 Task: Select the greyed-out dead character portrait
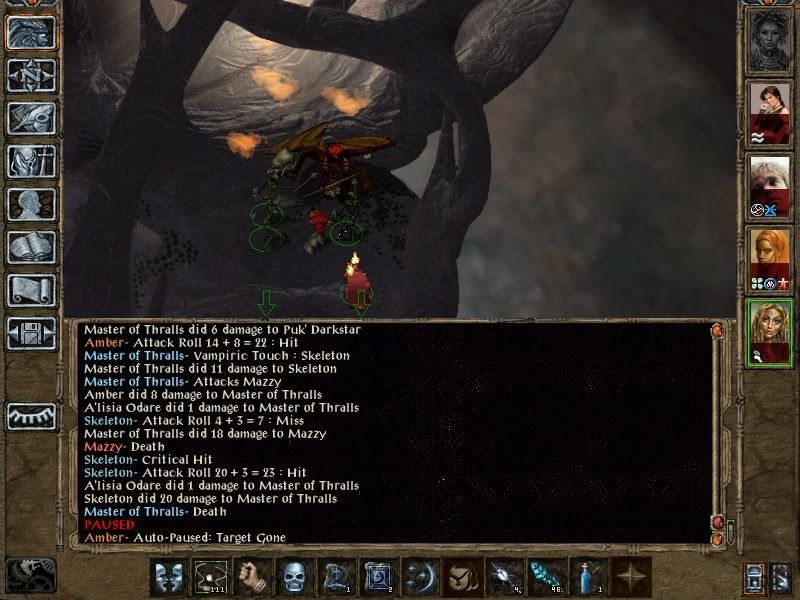click(x=771, y=41)
